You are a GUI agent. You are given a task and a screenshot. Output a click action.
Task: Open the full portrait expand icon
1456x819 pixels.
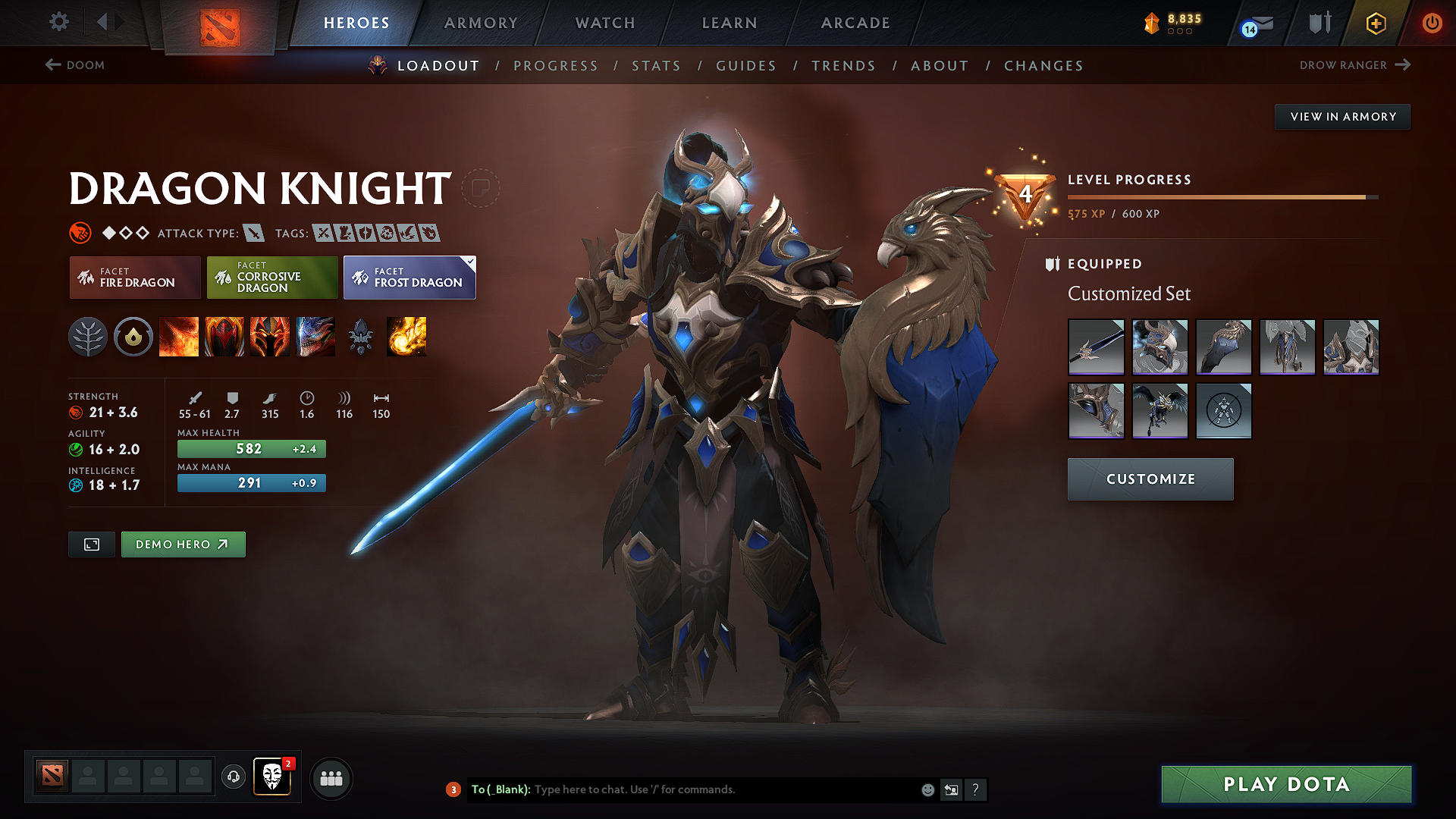(91, 544)
